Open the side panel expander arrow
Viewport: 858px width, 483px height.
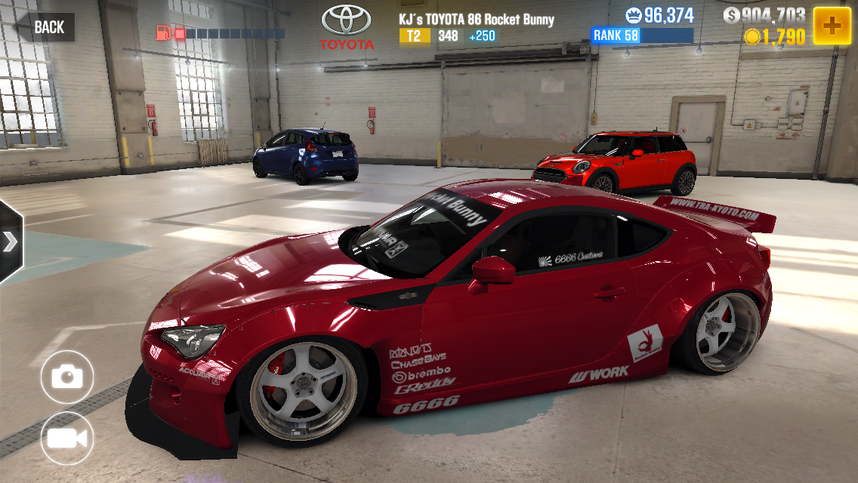10,242
